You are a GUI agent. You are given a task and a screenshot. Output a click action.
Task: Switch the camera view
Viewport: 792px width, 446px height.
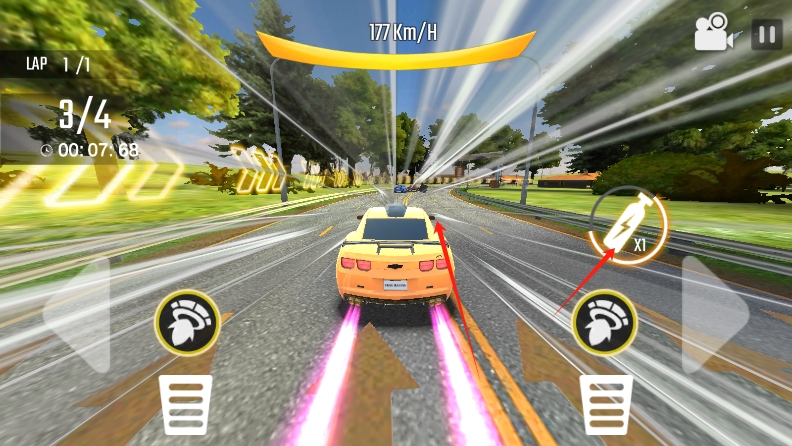714,33
